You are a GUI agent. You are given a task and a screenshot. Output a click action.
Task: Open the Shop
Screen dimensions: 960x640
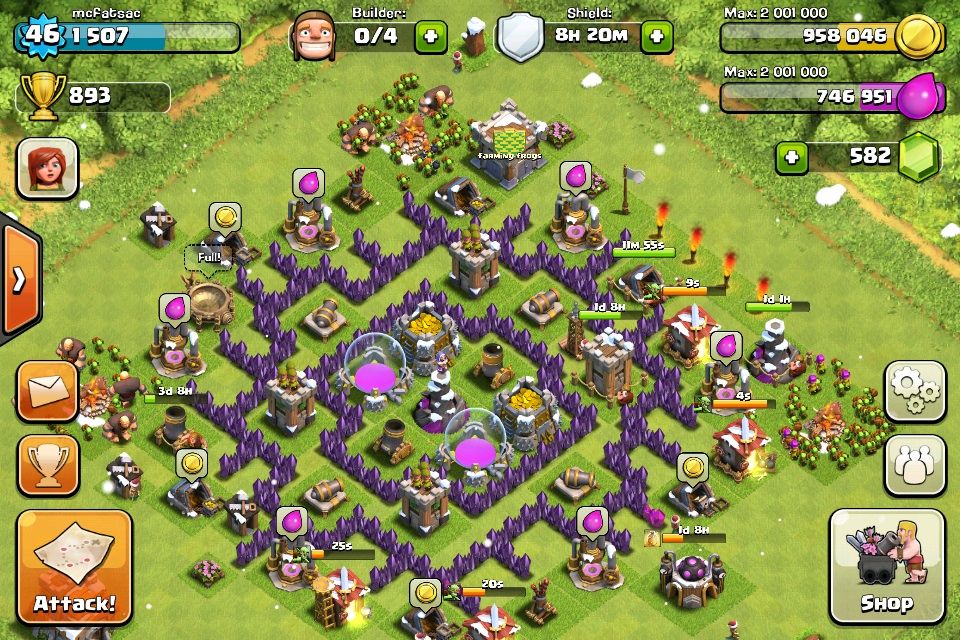click(886, 565)
